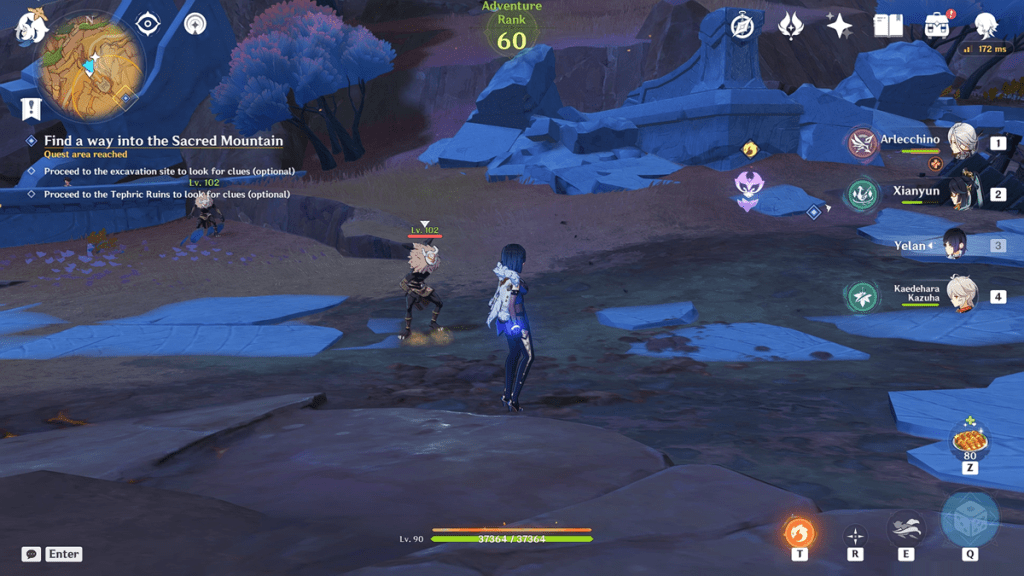1024x576 pixels.
Task: Open the character profile head icon
Action: click(985, 26)
